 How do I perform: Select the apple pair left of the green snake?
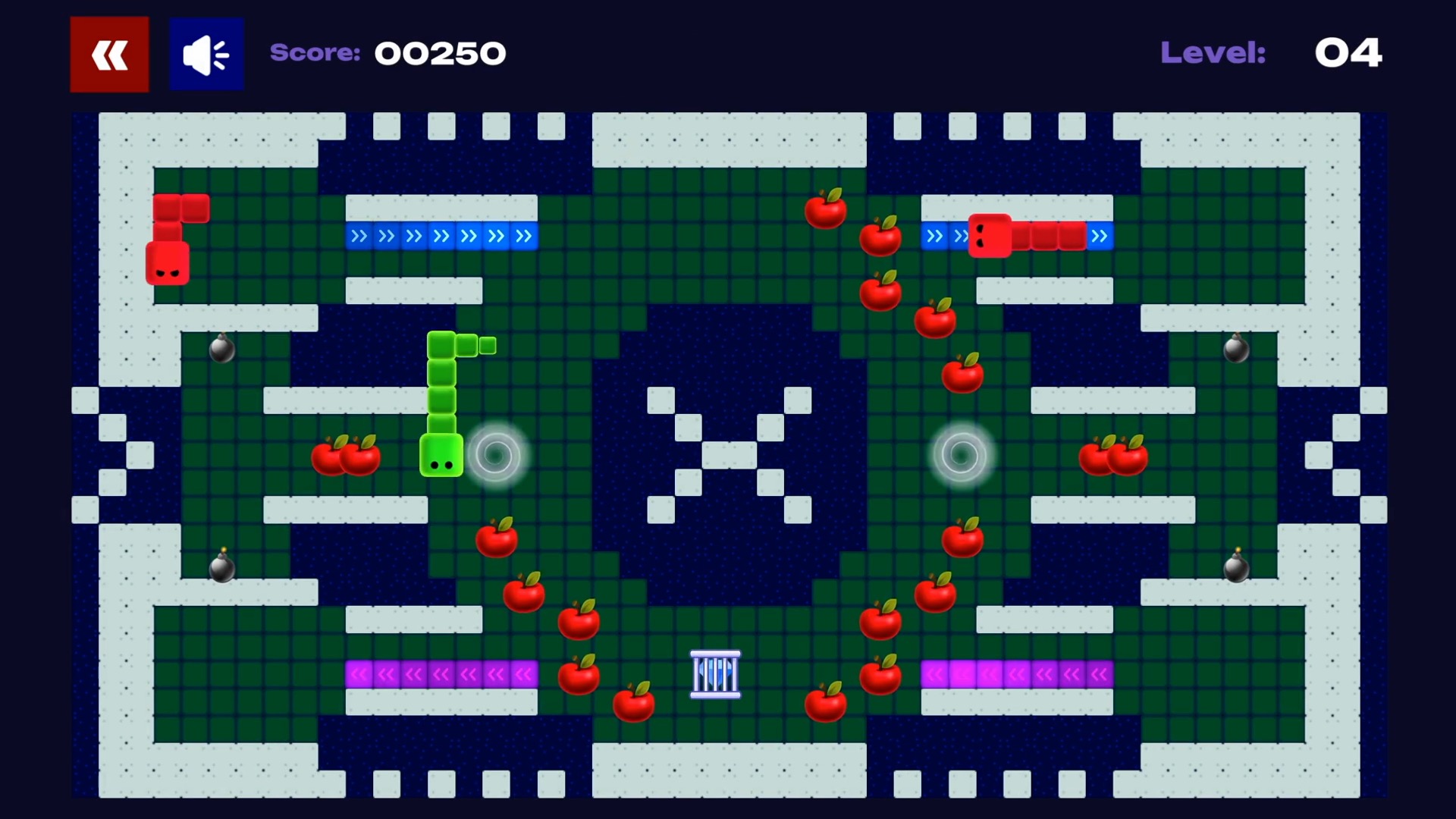coord(345,457)
